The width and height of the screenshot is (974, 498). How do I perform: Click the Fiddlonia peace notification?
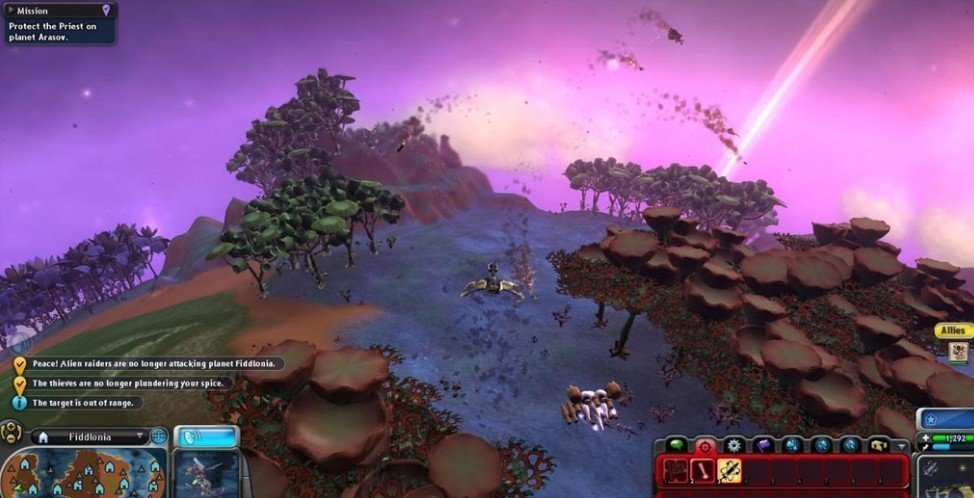pos(150,363)
